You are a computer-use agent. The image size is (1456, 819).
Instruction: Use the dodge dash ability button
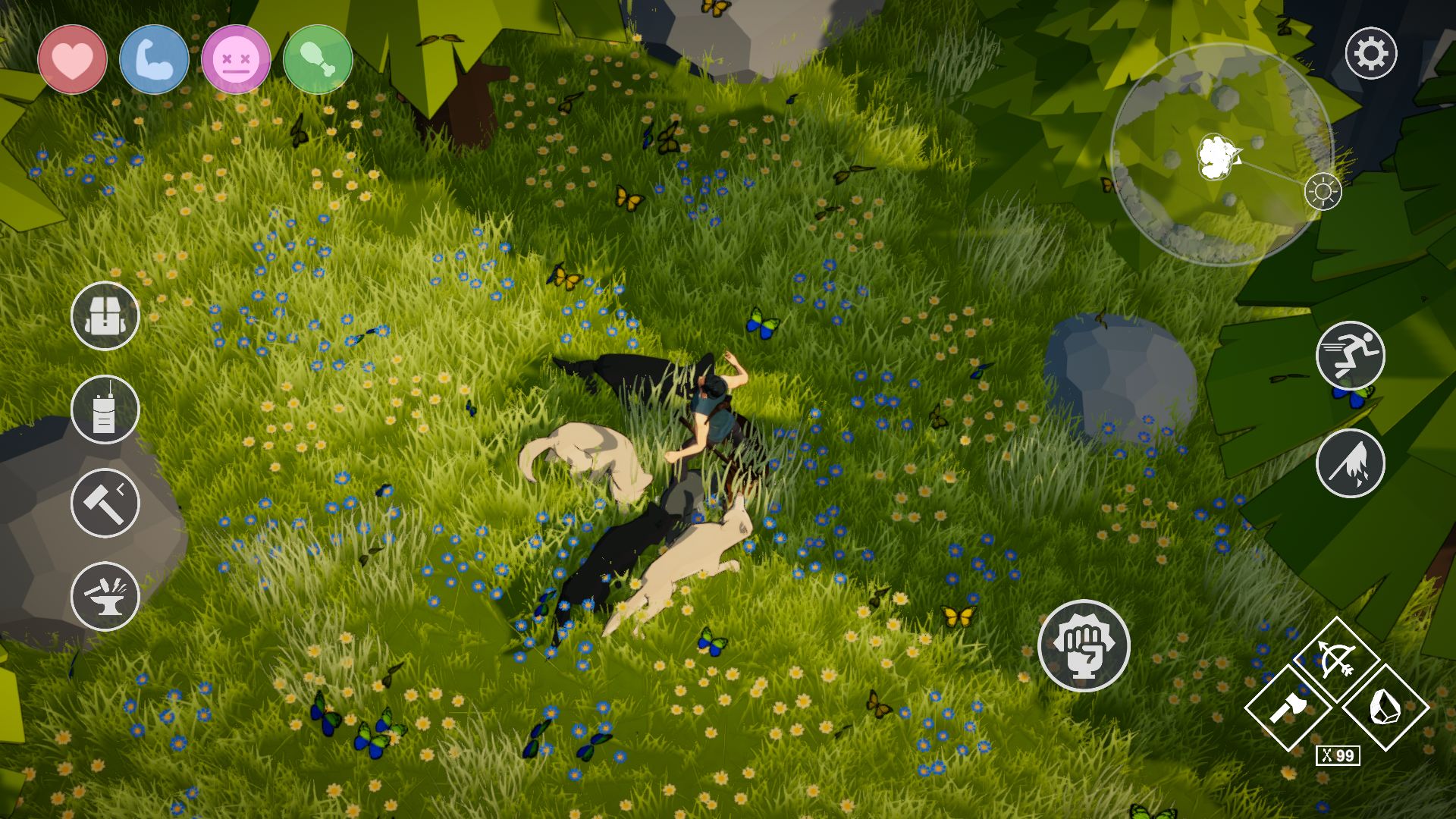tap(1350, 463)
